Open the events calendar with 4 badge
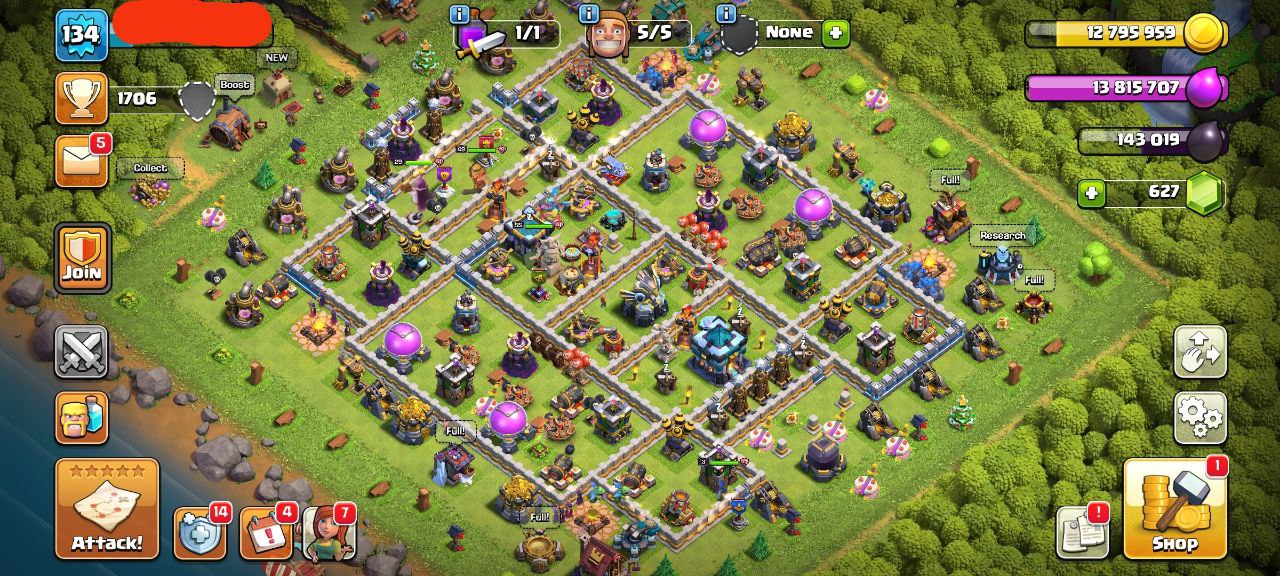The height and width of the screenshot is (576, 1280). [265, 534]
